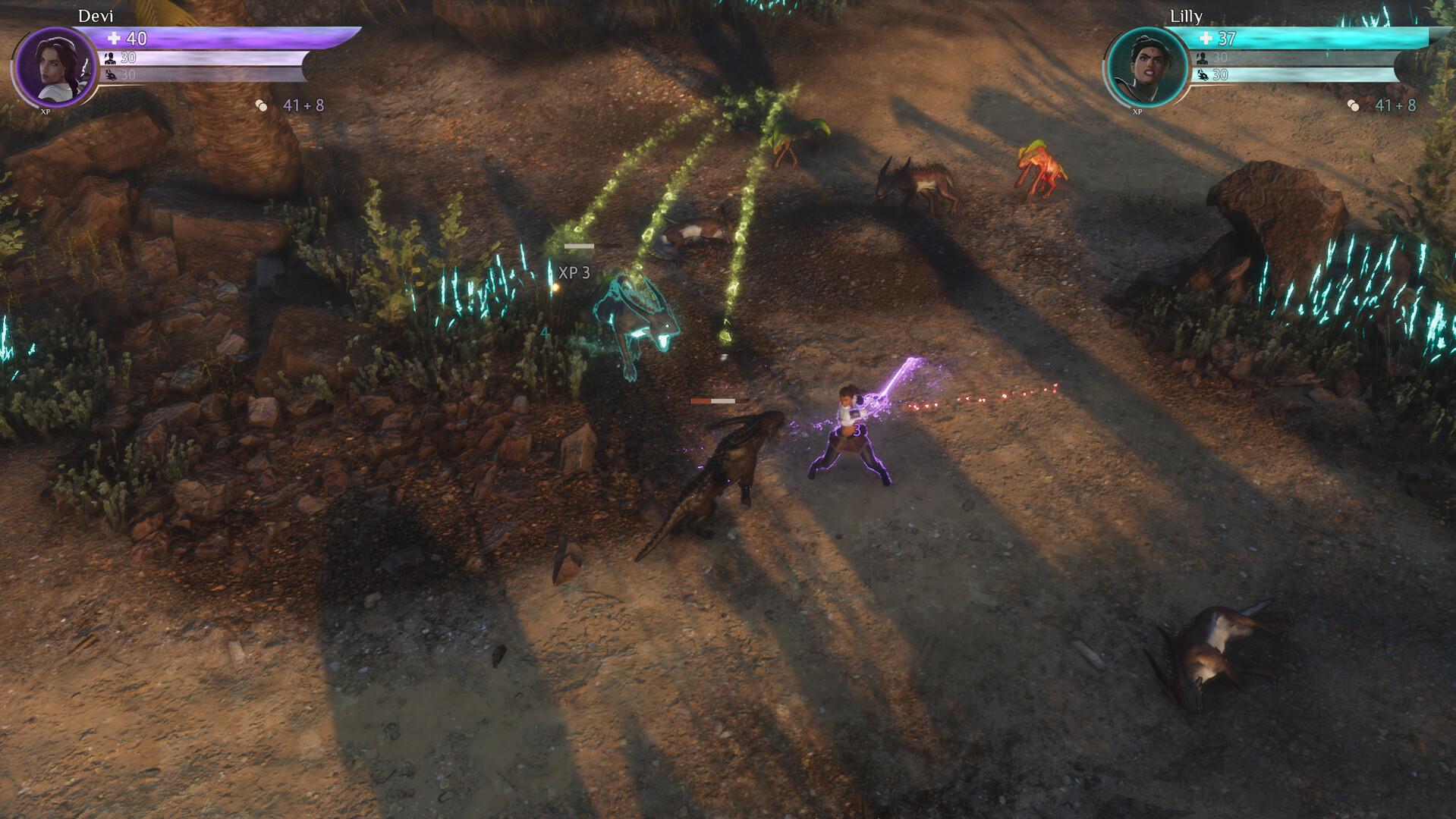The height and width of the screenshot is (819, 1456).
Task: Click the XP badge under Lilly's portrait
Action: click(1136, 112)
